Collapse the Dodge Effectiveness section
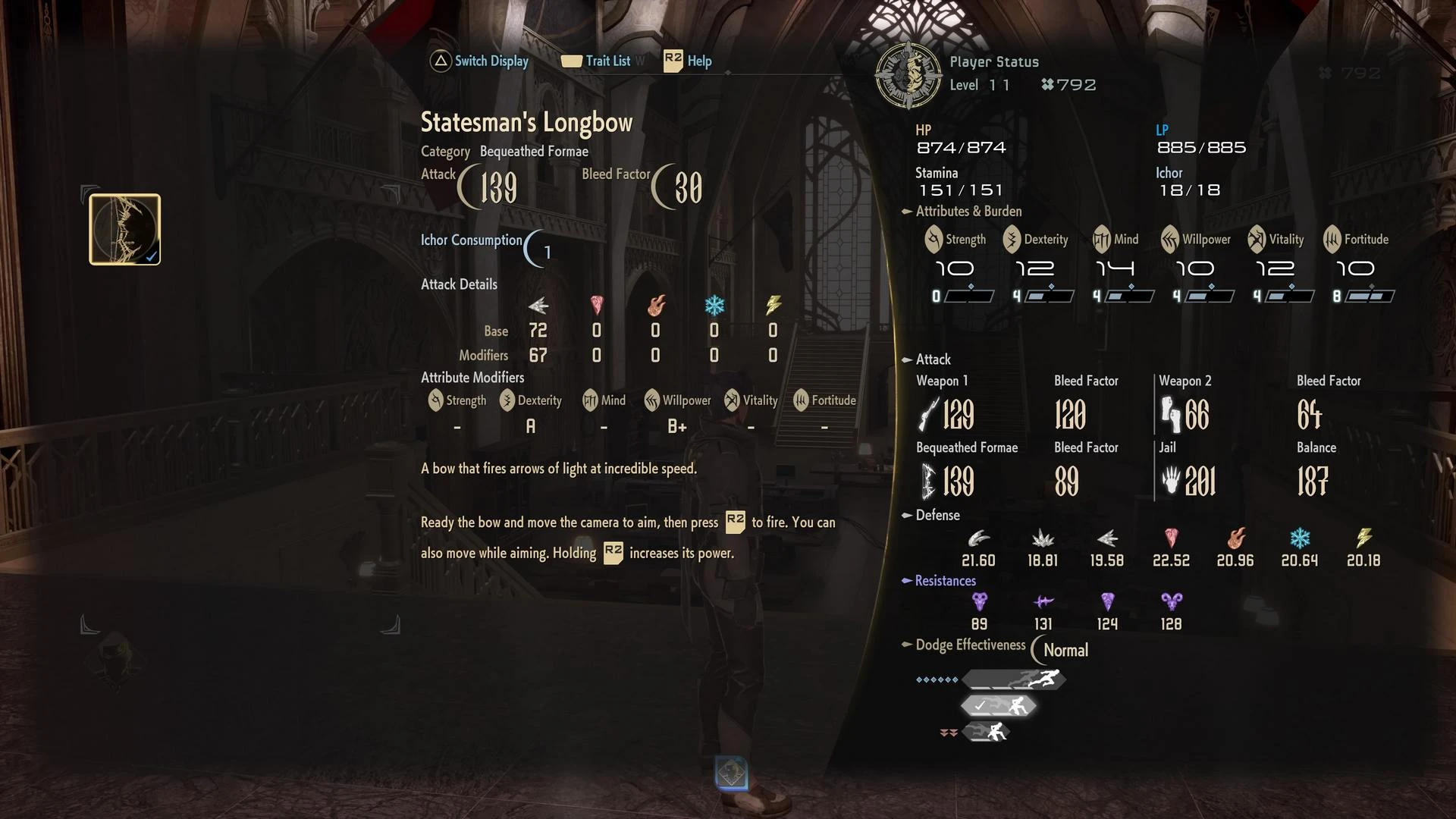 907,645
